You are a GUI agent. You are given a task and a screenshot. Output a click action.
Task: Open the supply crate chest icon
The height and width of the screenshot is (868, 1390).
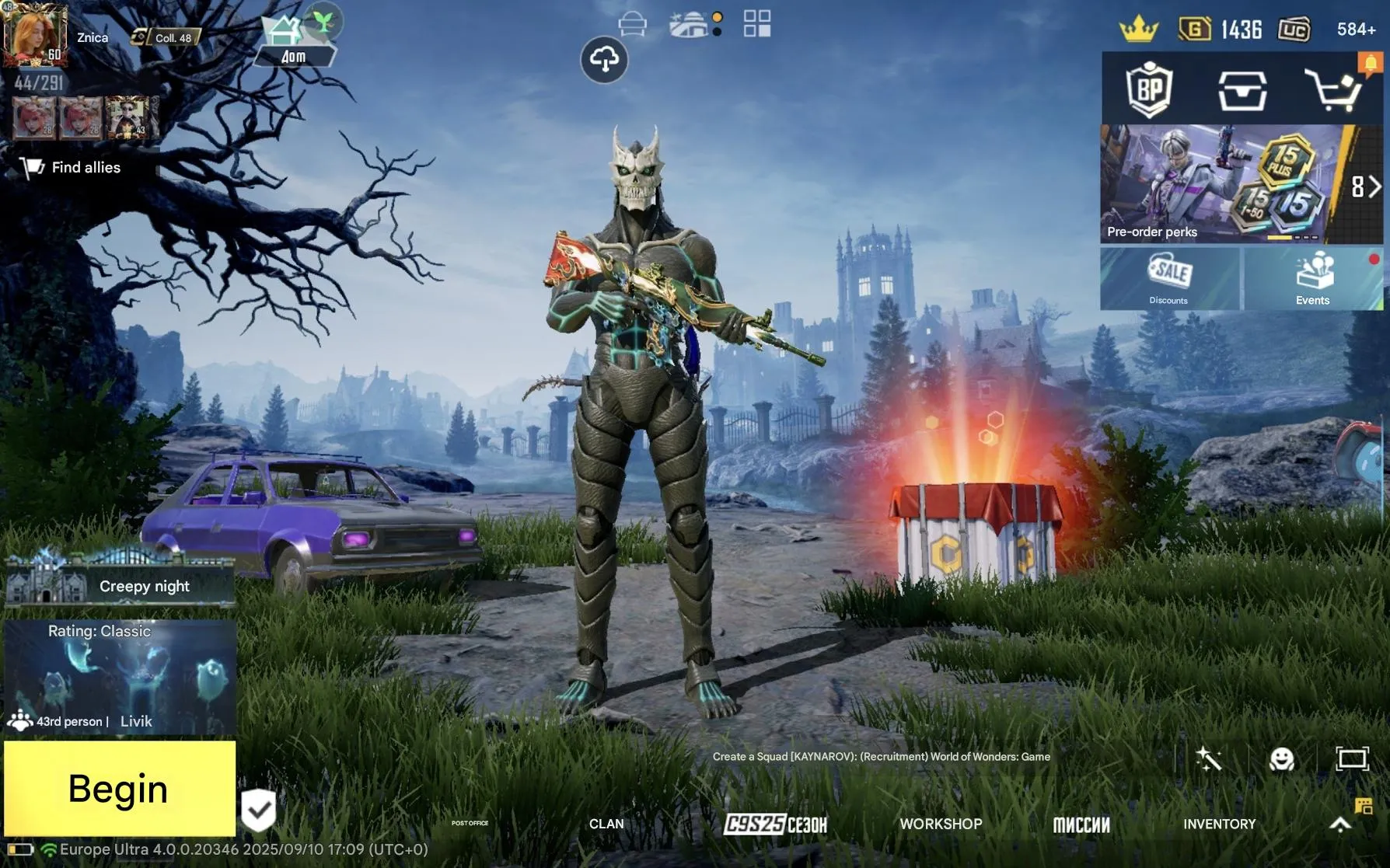point(1243,90)
